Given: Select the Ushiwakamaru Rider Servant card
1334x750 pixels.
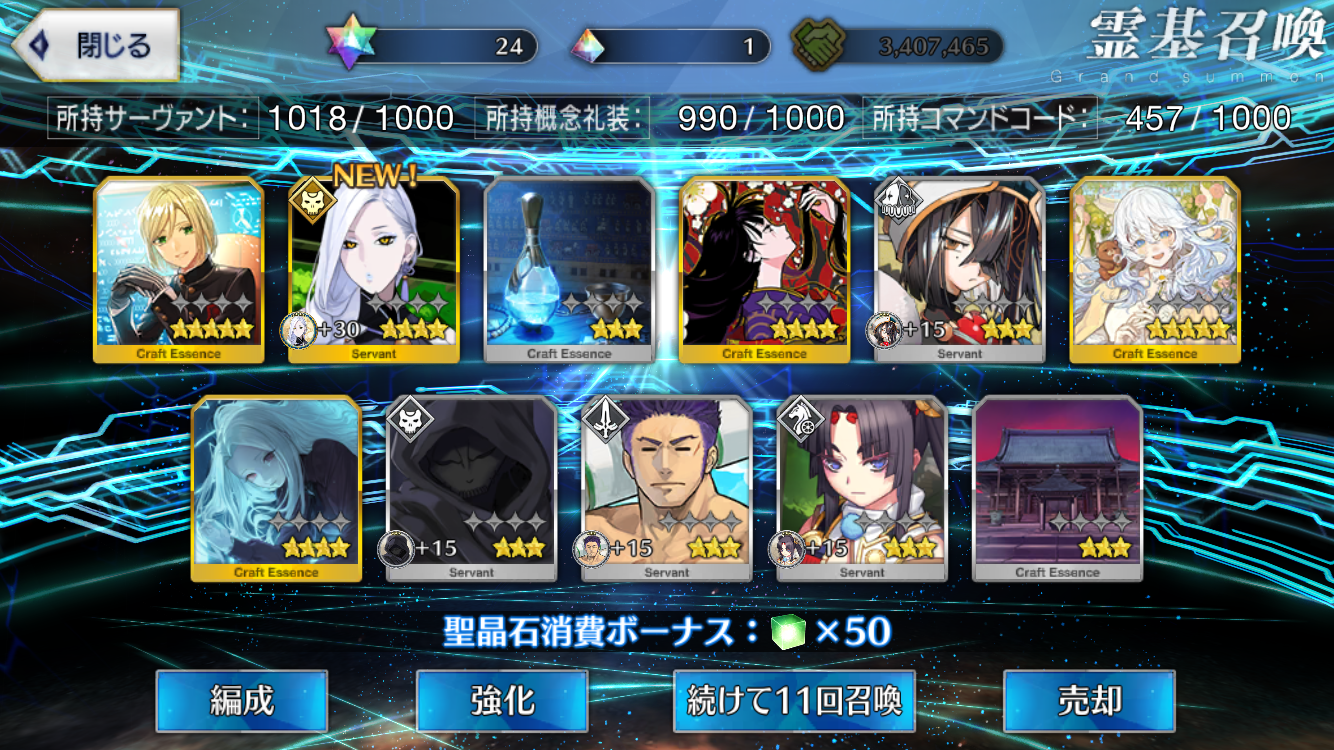Looking at the screenshot, I should pos(862,488).
